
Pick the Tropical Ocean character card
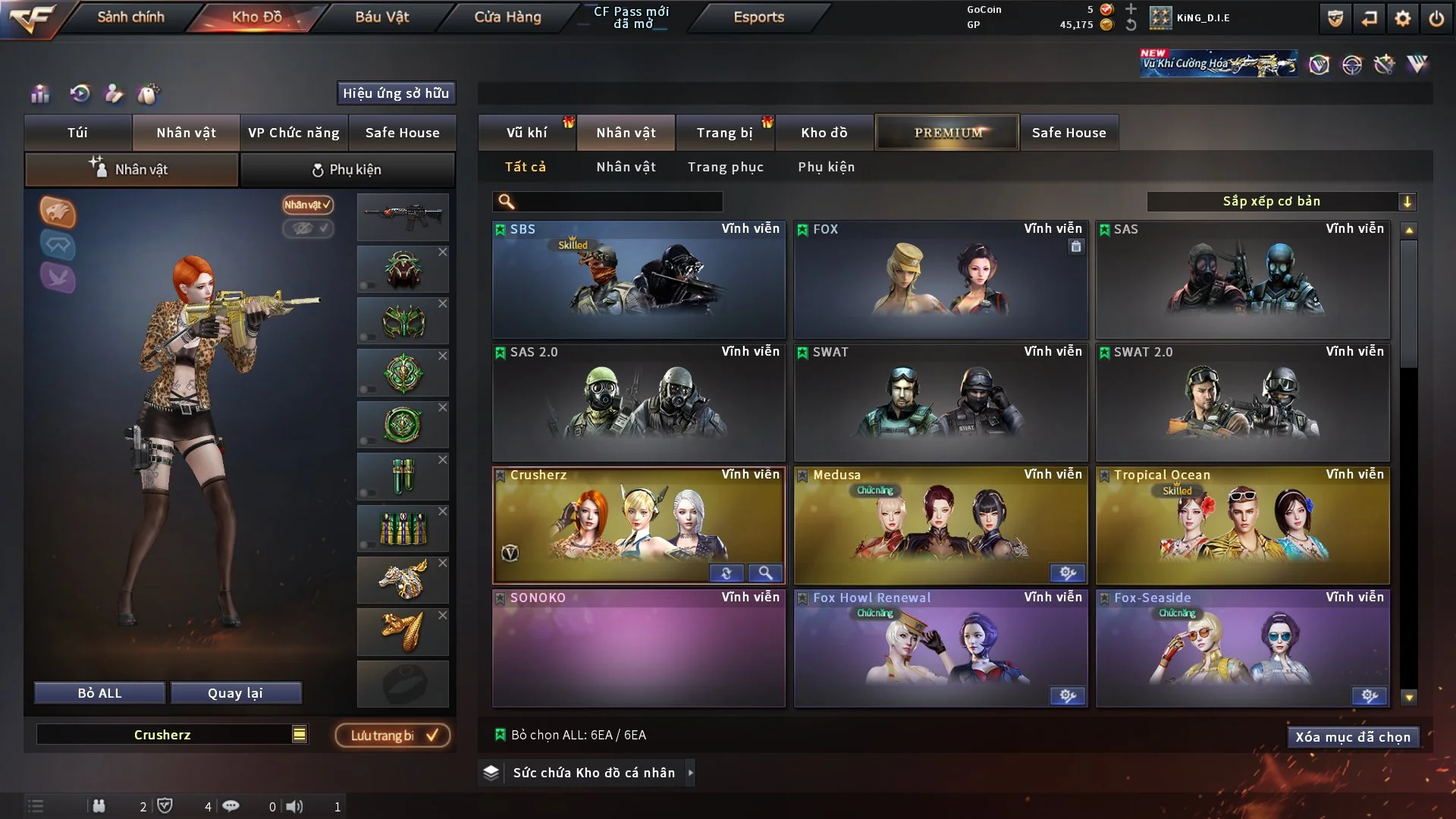[x=1242, y=526]
